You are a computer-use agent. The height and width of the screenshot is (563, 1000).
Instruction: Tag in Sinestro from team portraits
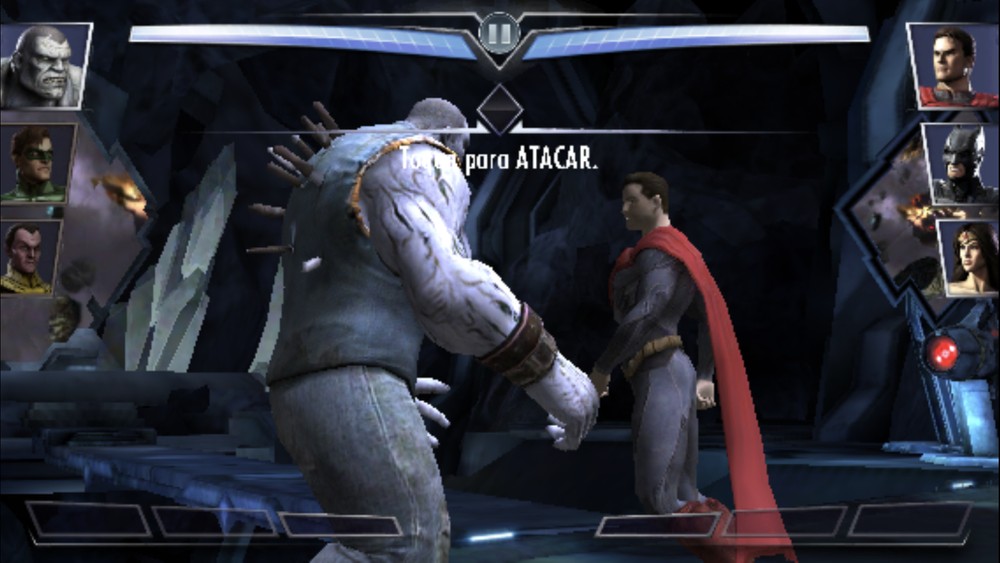pos(30,258)
